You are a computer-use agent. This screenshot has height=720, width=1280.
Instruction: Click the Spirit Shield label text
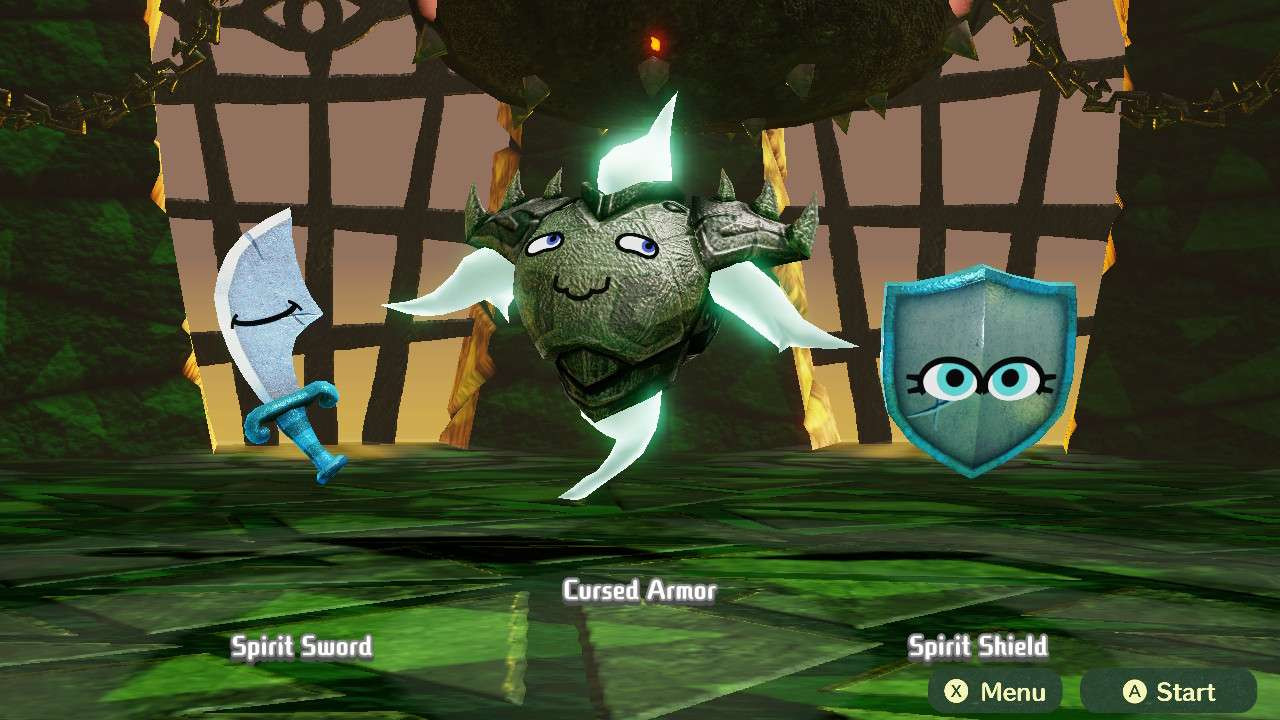[x=979, y=646]
